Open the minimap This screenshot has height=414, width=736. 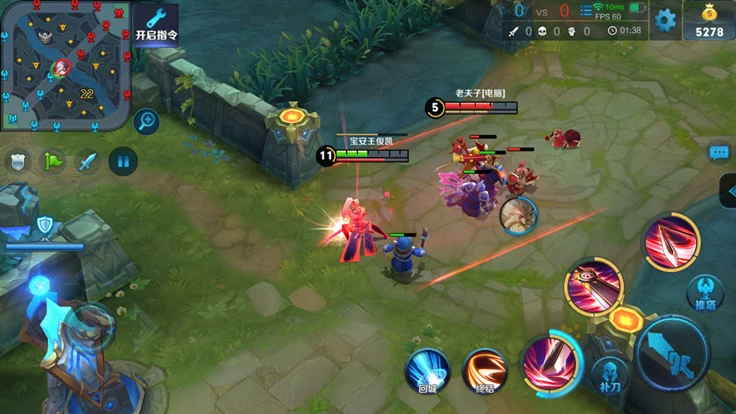click(64, 66)
